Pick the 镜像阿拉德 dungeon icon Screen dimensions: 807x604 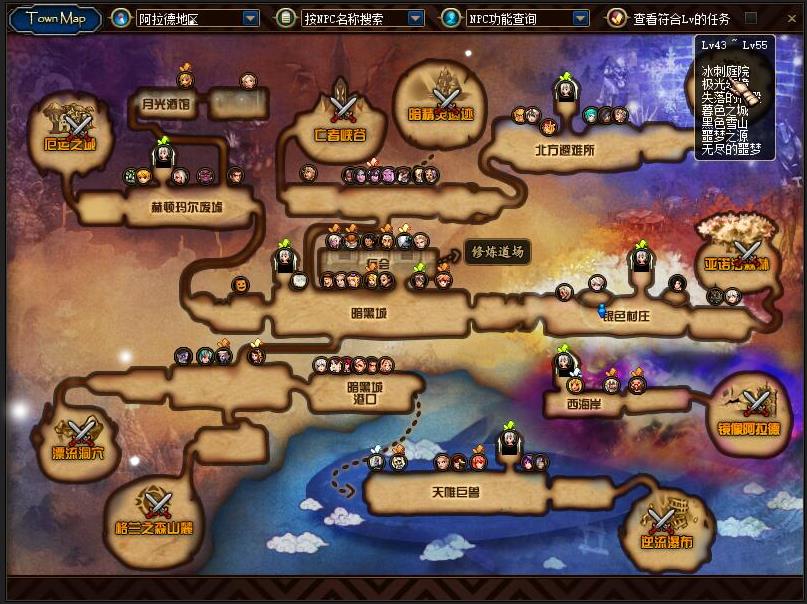(756, 403)
